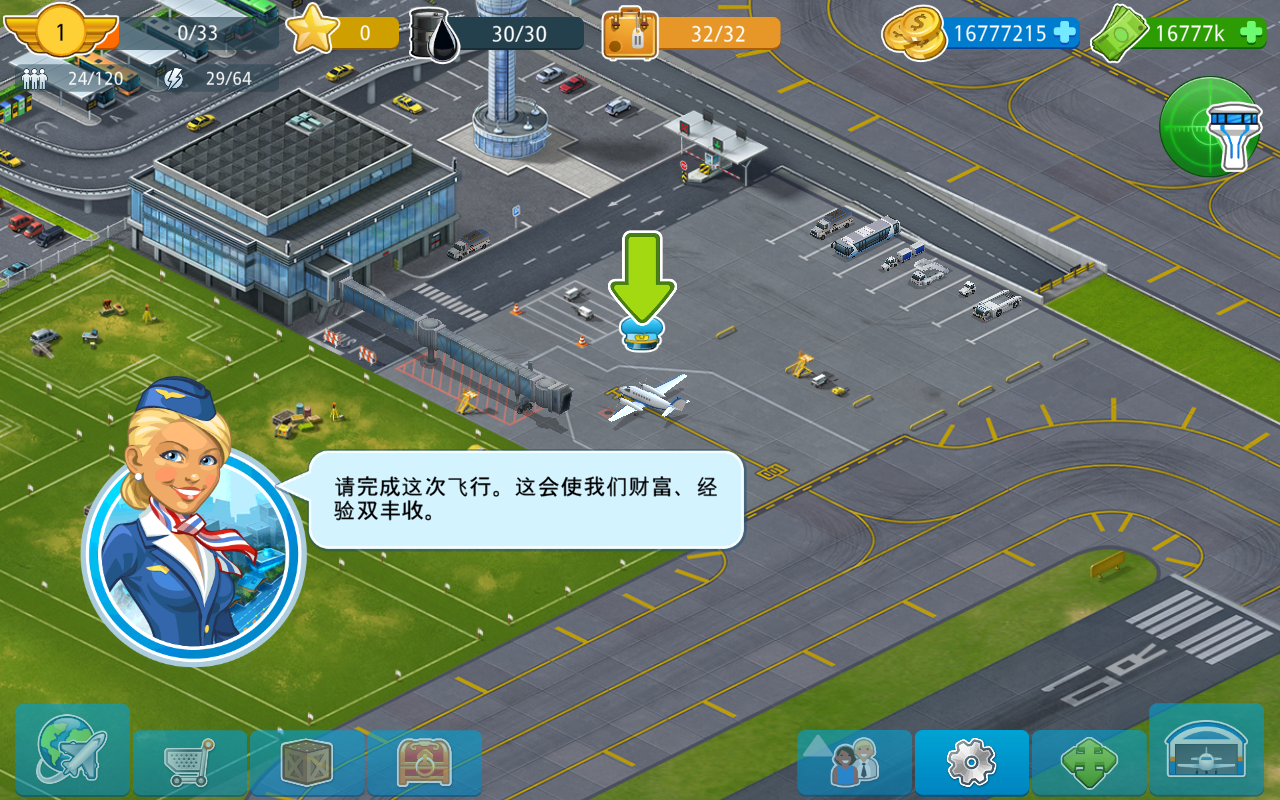Open the airplane hangar panel
Image resolution: width=1280 pixels, height=800 pixels.
(x=1206, y=762)
